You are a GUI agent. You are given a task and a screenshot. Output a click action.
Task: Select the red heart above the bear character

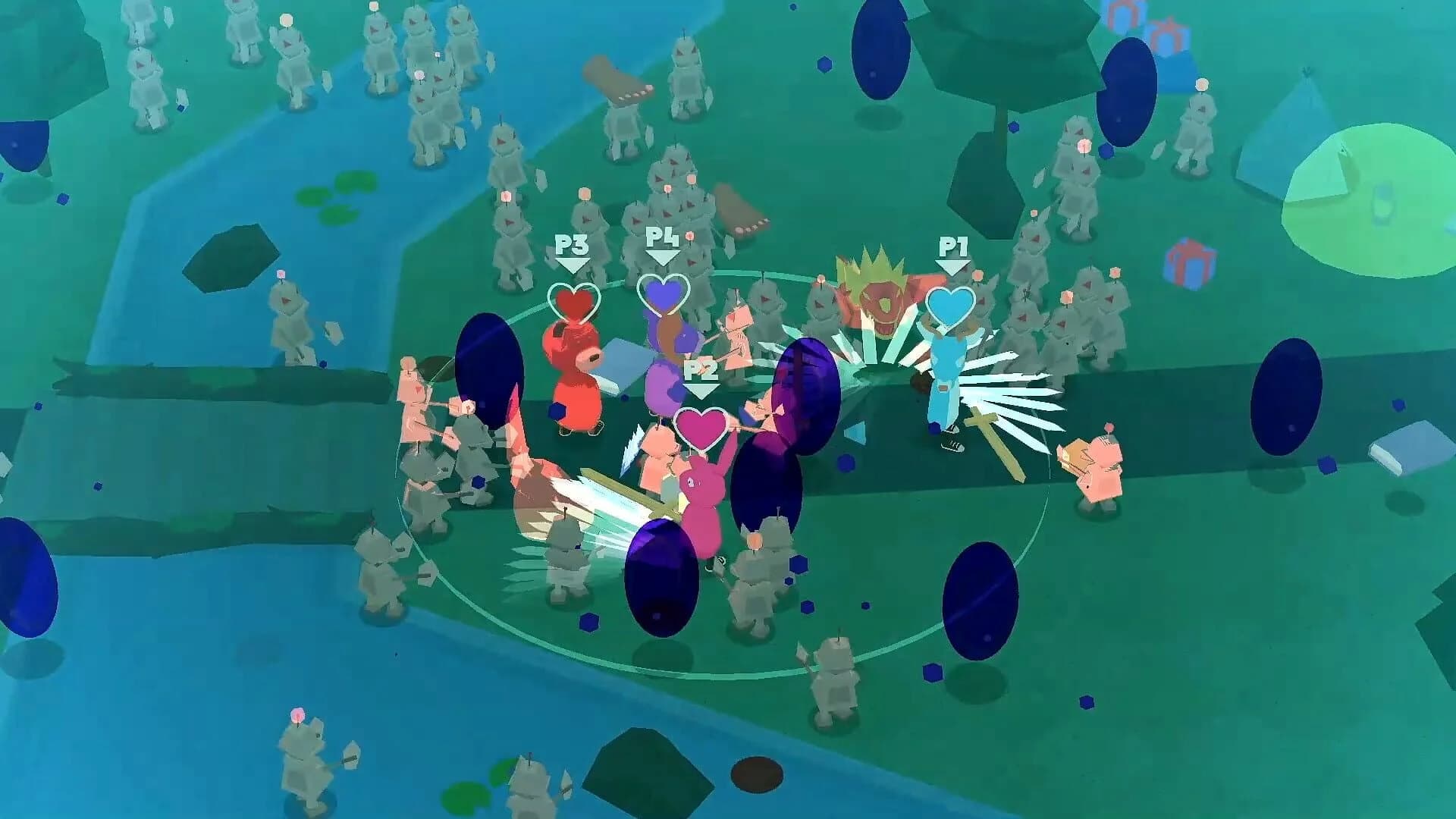tap(574, 303)
